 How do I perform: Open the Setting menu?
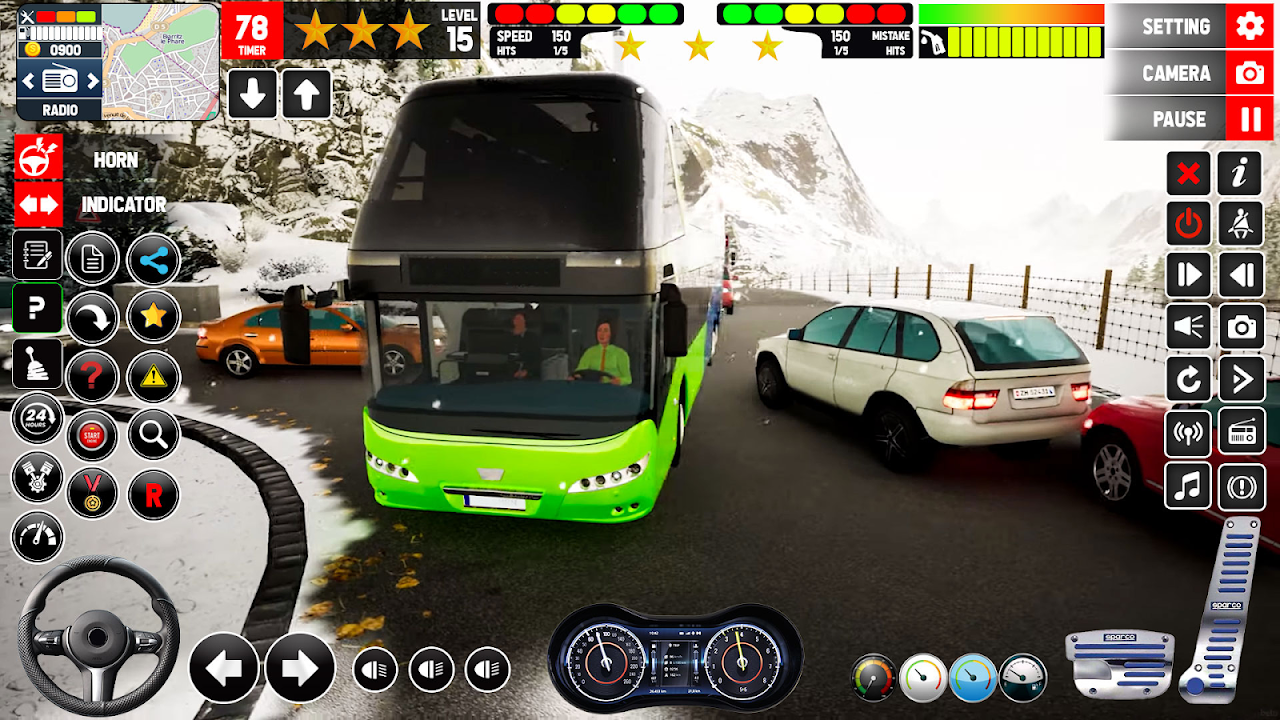tap(1193, 26)
